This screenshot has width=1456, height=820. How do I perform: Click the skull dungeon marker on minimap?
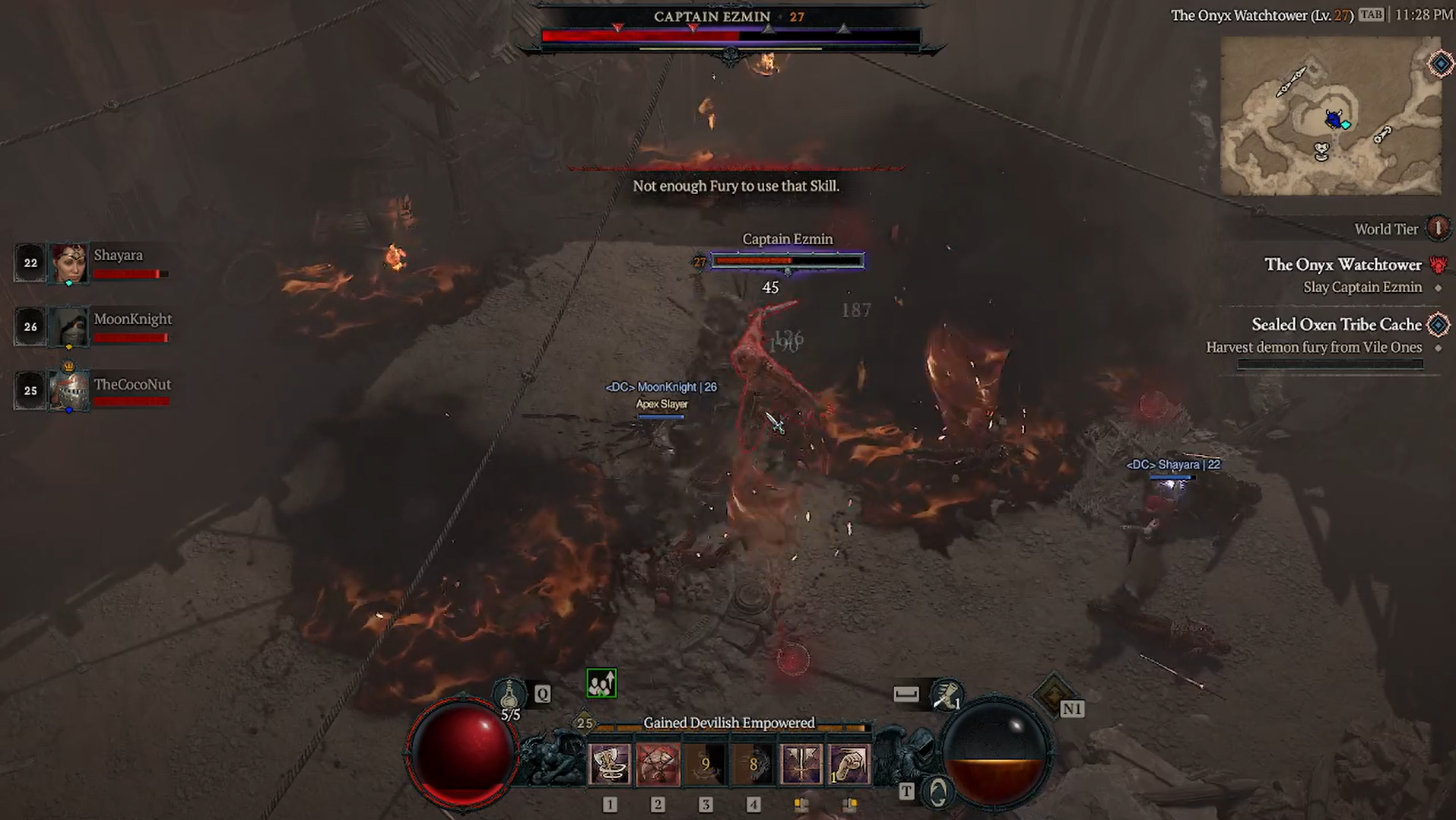point(1322,151)
